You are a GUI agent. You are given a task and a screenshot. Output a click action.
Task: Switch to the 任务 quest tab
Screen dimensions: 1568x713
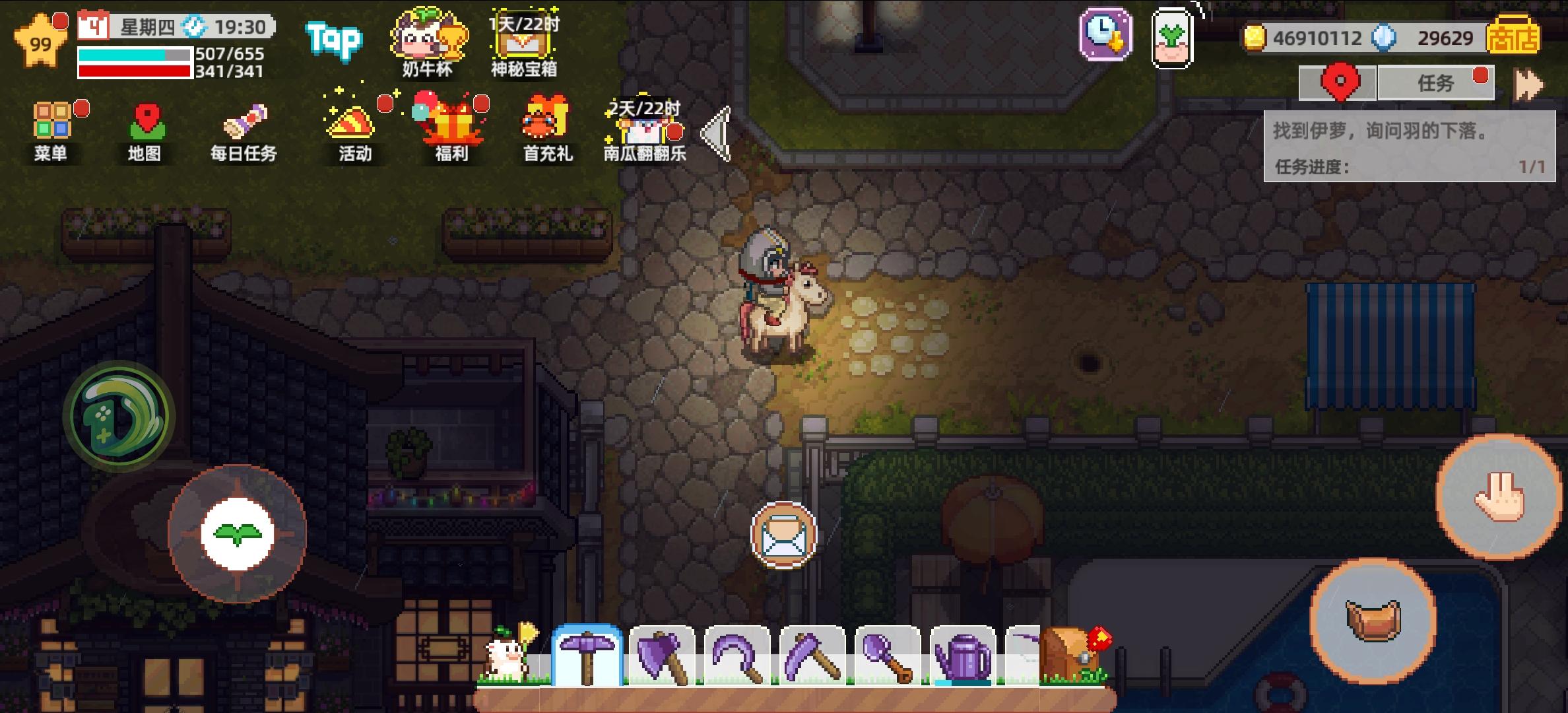1436,83
